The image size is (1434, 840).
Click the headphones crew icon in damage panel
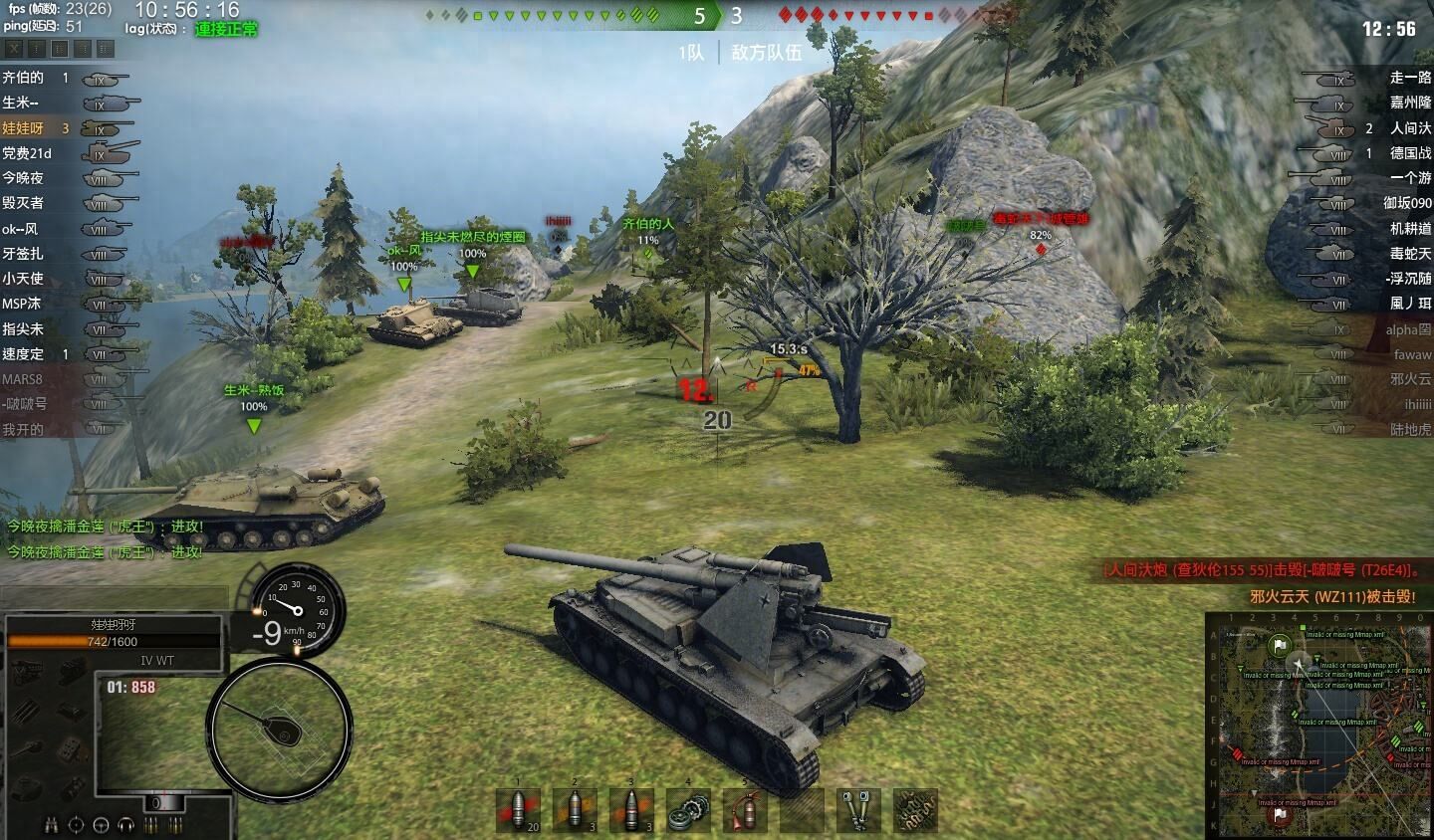tap(125, 825)
